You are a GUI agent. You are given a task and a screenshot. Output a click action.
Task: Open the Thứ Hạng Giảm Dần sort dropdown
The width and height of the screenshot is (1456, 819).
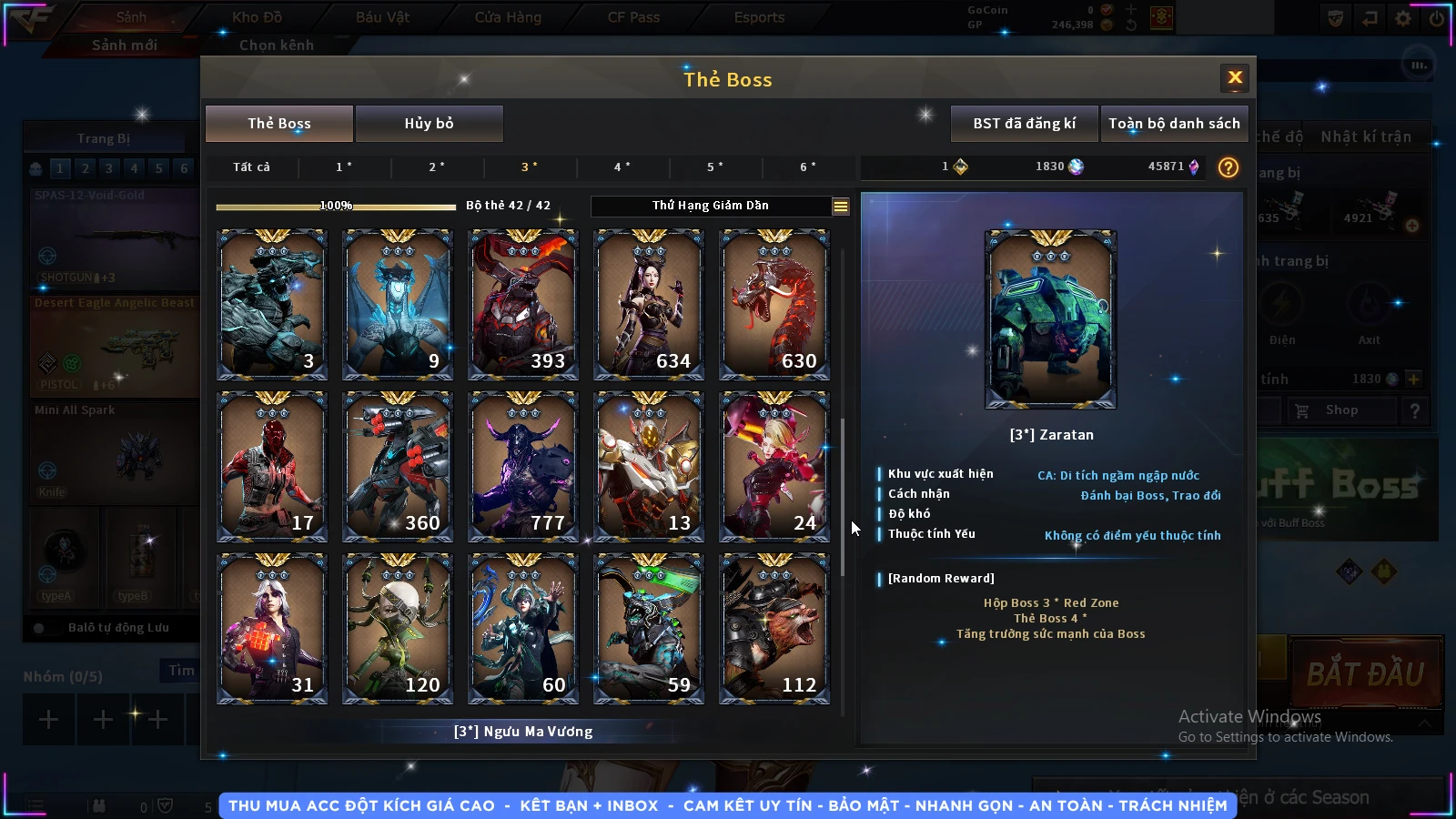[x=840, y=207]
